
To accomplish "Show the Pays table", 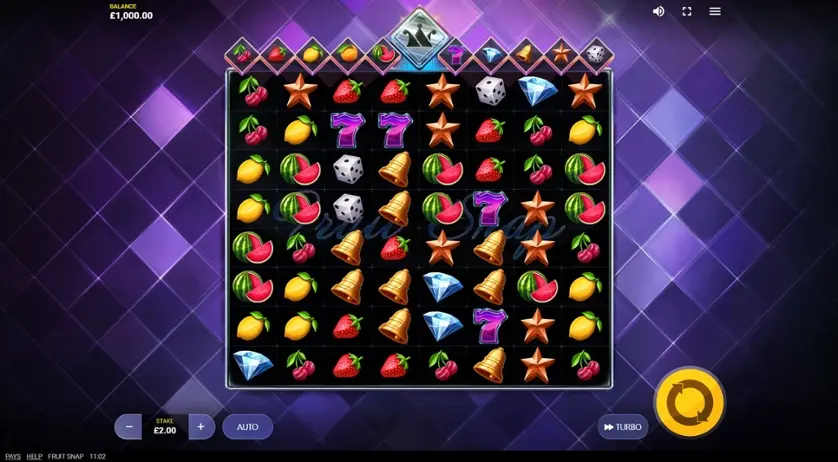I will click(x=13, y=456).
